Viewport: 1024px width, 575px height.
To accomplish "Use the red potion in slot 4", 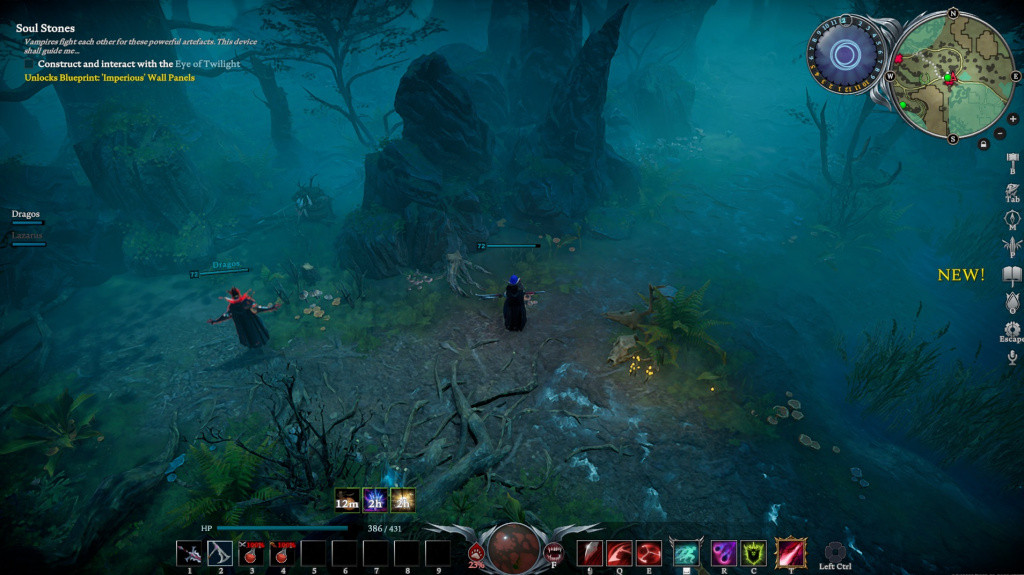I will 282,553.
